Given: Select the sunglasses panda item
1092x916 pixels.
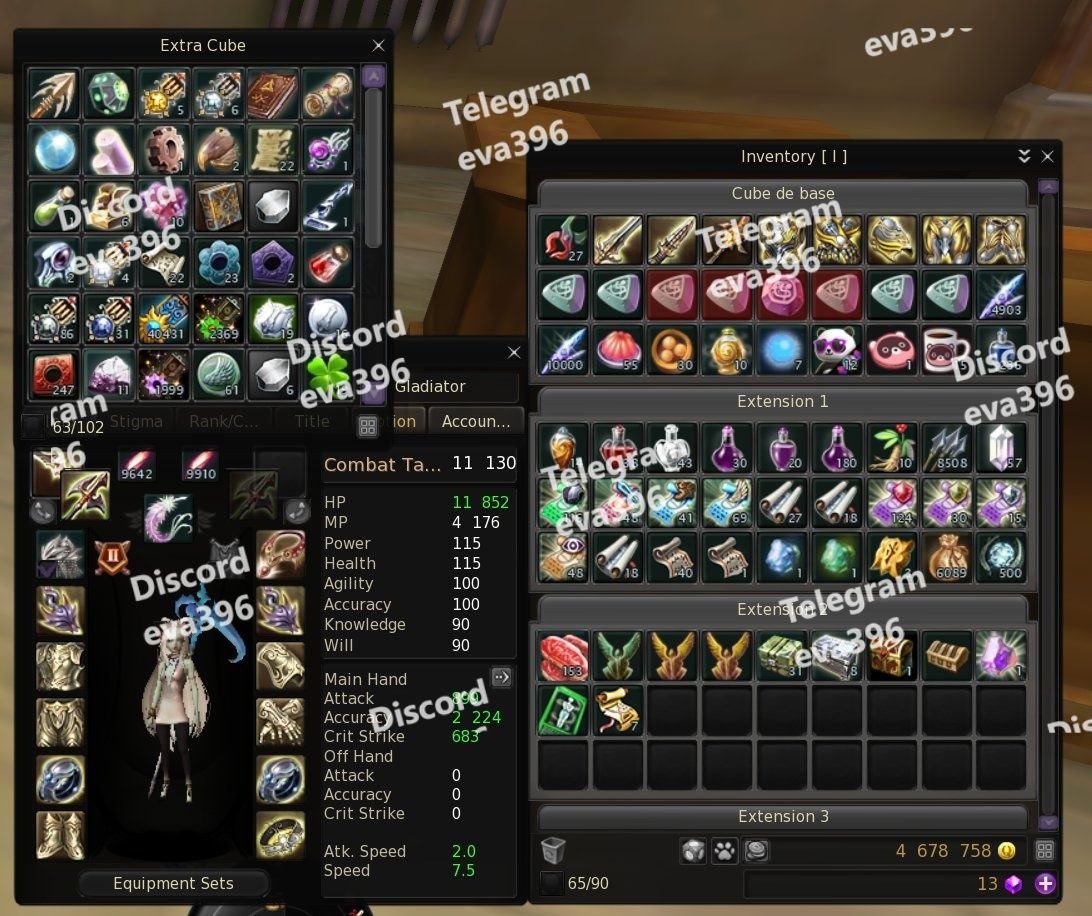Looking at the screenshot, I should (836, 350).
